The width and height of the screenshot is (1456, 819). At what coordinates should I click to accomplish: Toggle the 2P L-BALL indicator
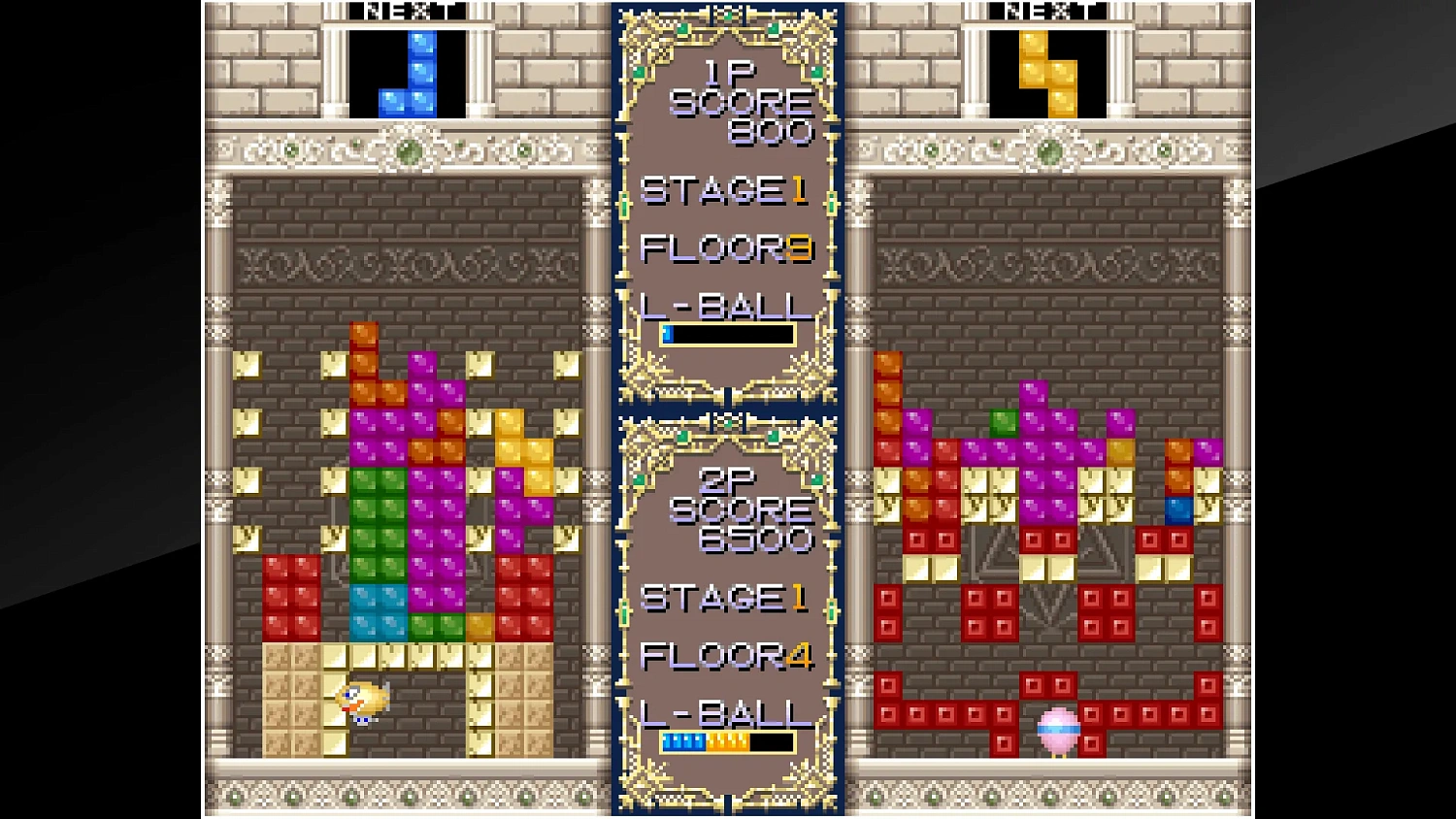coord(726,712)
